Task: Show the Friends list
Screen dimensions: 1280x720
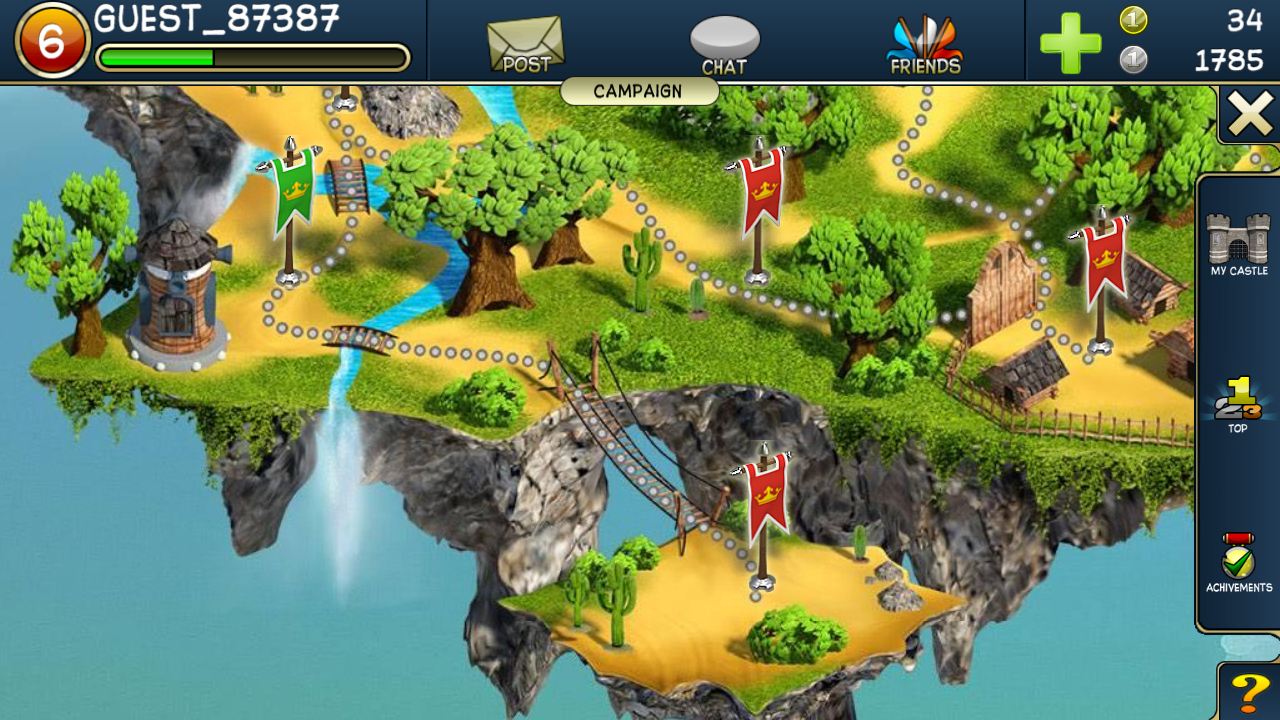Action: point(925,46)
